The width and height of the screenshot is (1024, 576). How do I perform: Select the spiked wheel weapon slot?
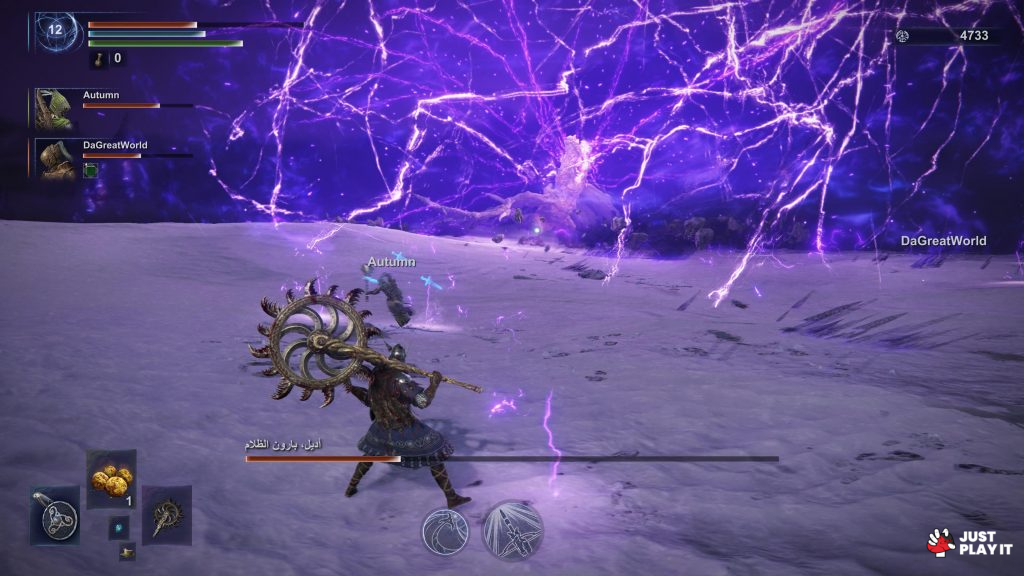166,515
